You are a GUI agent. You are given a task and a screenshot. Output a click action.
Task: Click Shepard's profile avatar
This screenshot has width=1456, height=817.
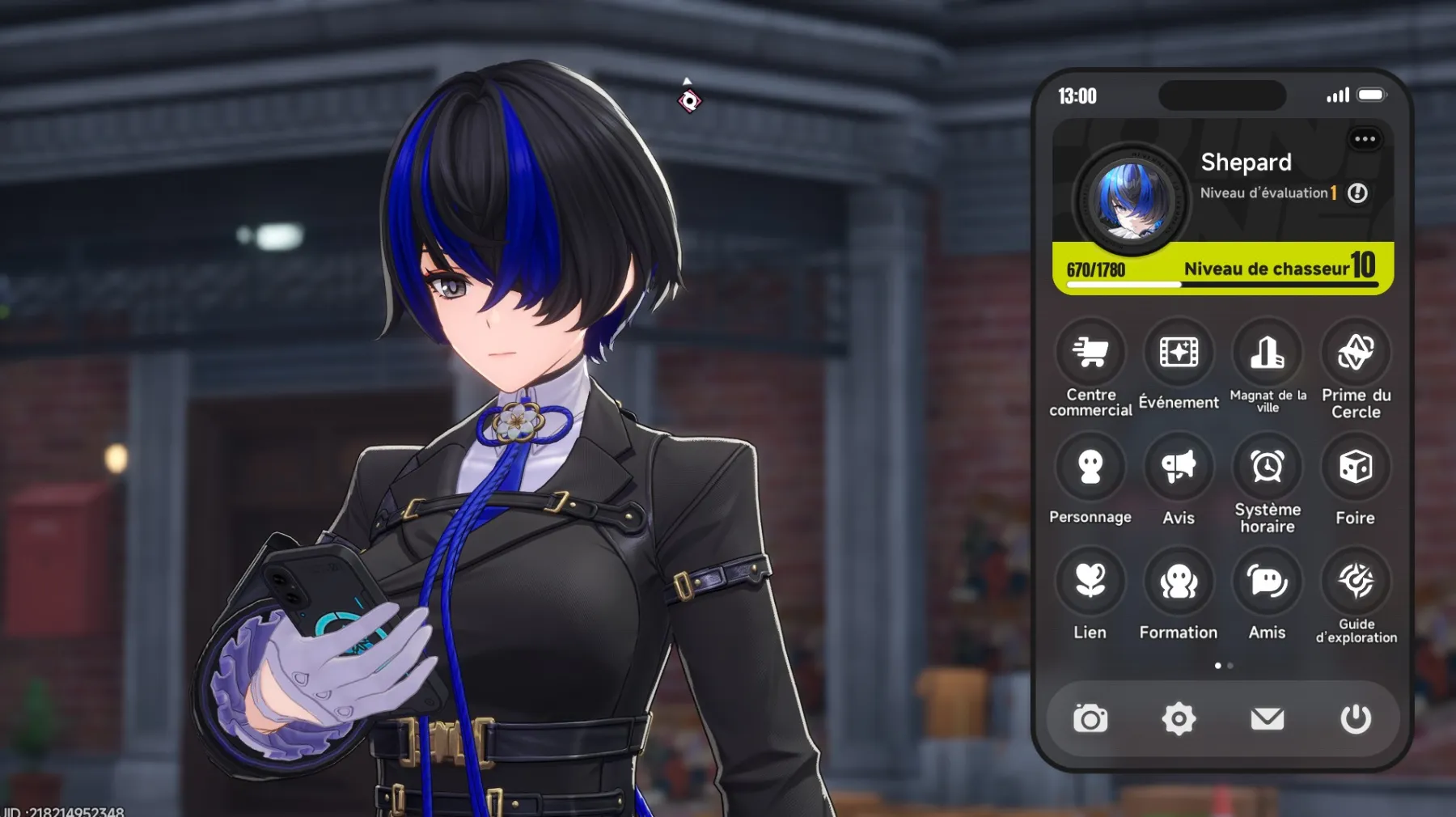click(1131, 199)
